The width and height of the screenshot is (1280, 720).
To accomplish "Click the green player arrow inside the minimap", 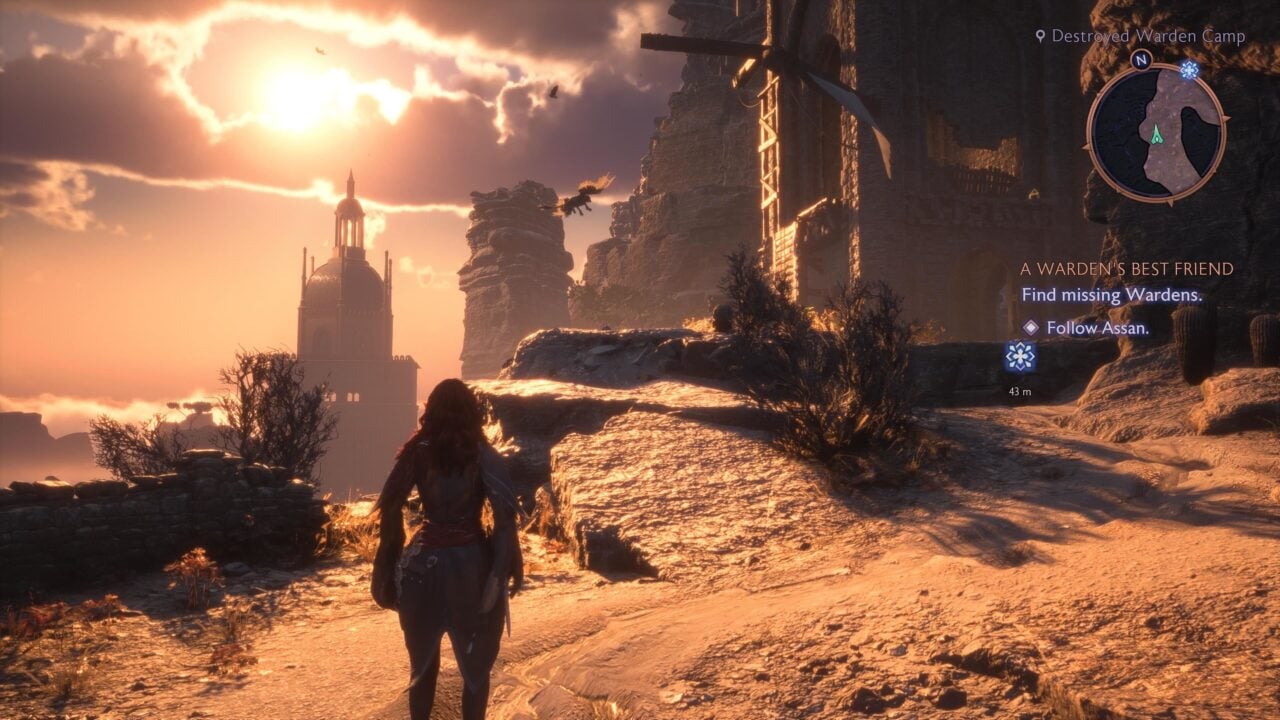I will (x=1157, y=133).
